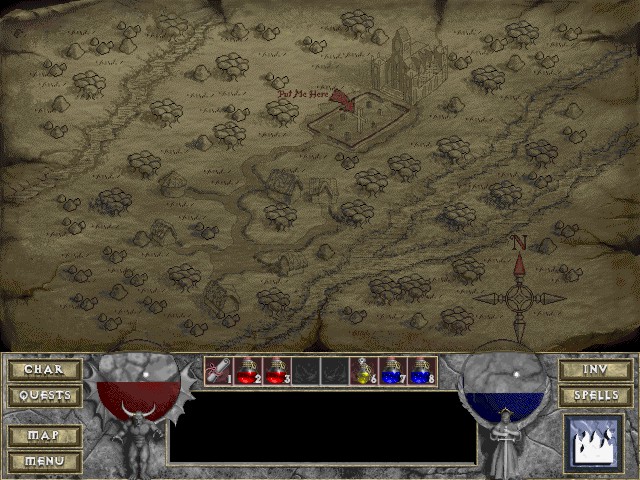
Task: Open the game MENU
Action: coord(44,461)
